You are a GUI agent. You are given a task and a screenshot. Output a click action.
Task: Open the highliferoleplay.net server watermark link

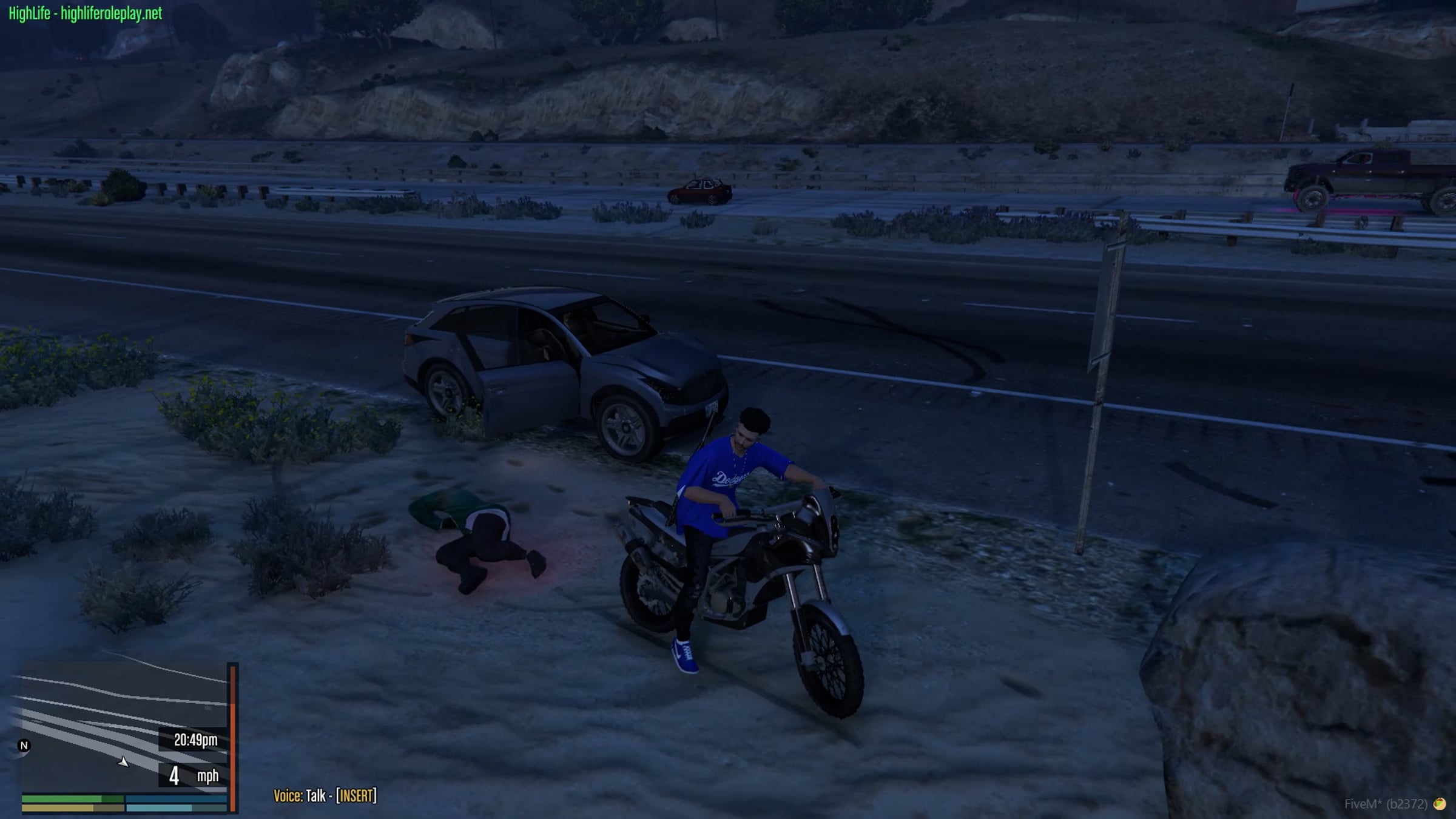pos(86,13)
